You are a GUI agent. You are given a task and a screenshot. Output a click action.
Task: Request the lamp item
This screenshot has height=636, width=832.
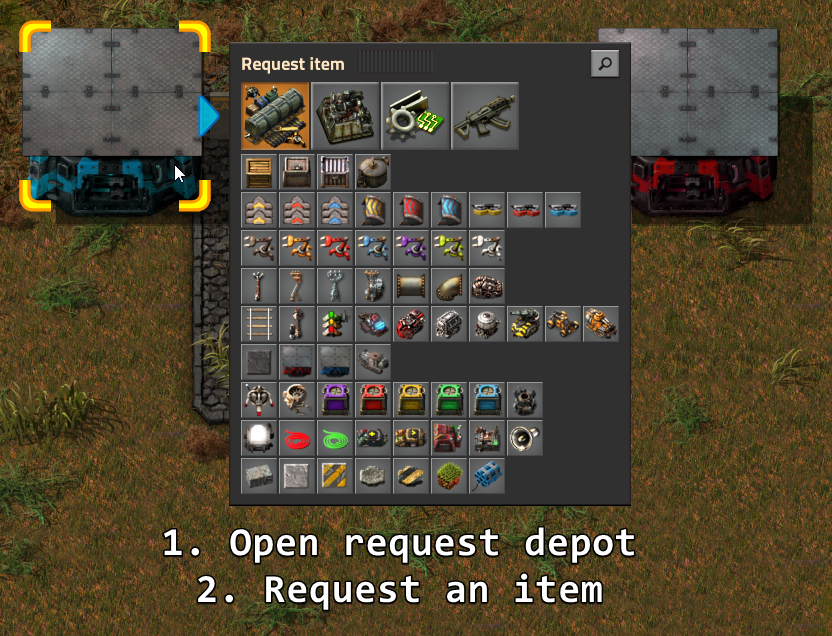[x=259, y=438]
